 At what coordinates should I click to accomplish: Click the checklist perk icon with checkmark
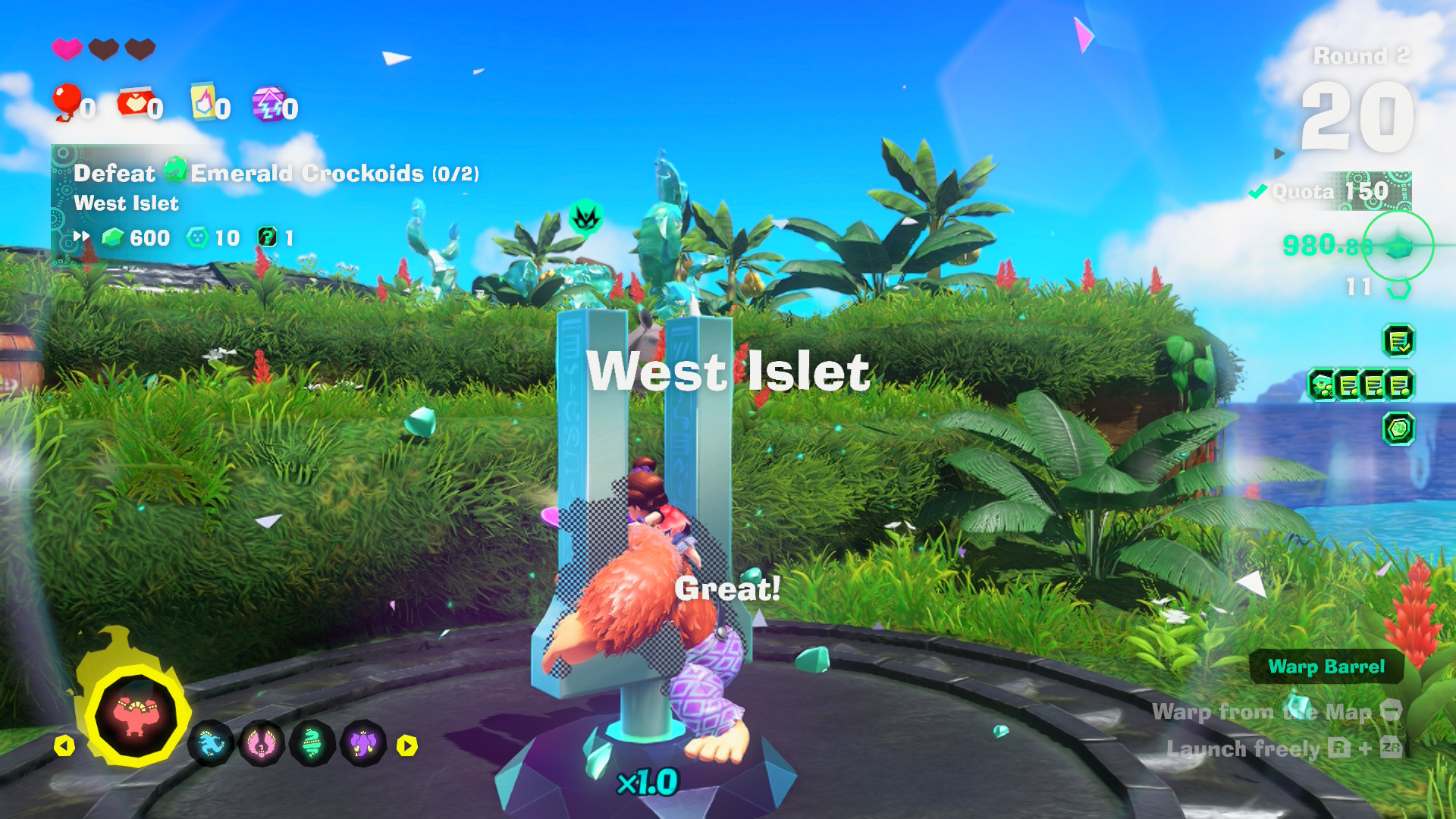(x=1398, y=341)
